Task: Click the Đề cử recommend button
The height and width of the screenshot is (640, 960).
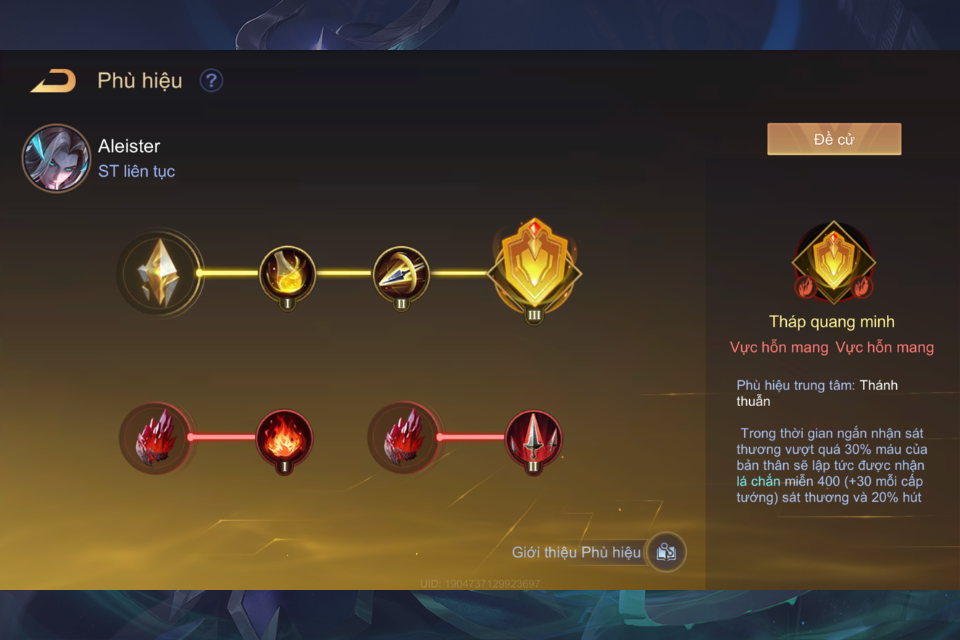Action: [834, 139]
